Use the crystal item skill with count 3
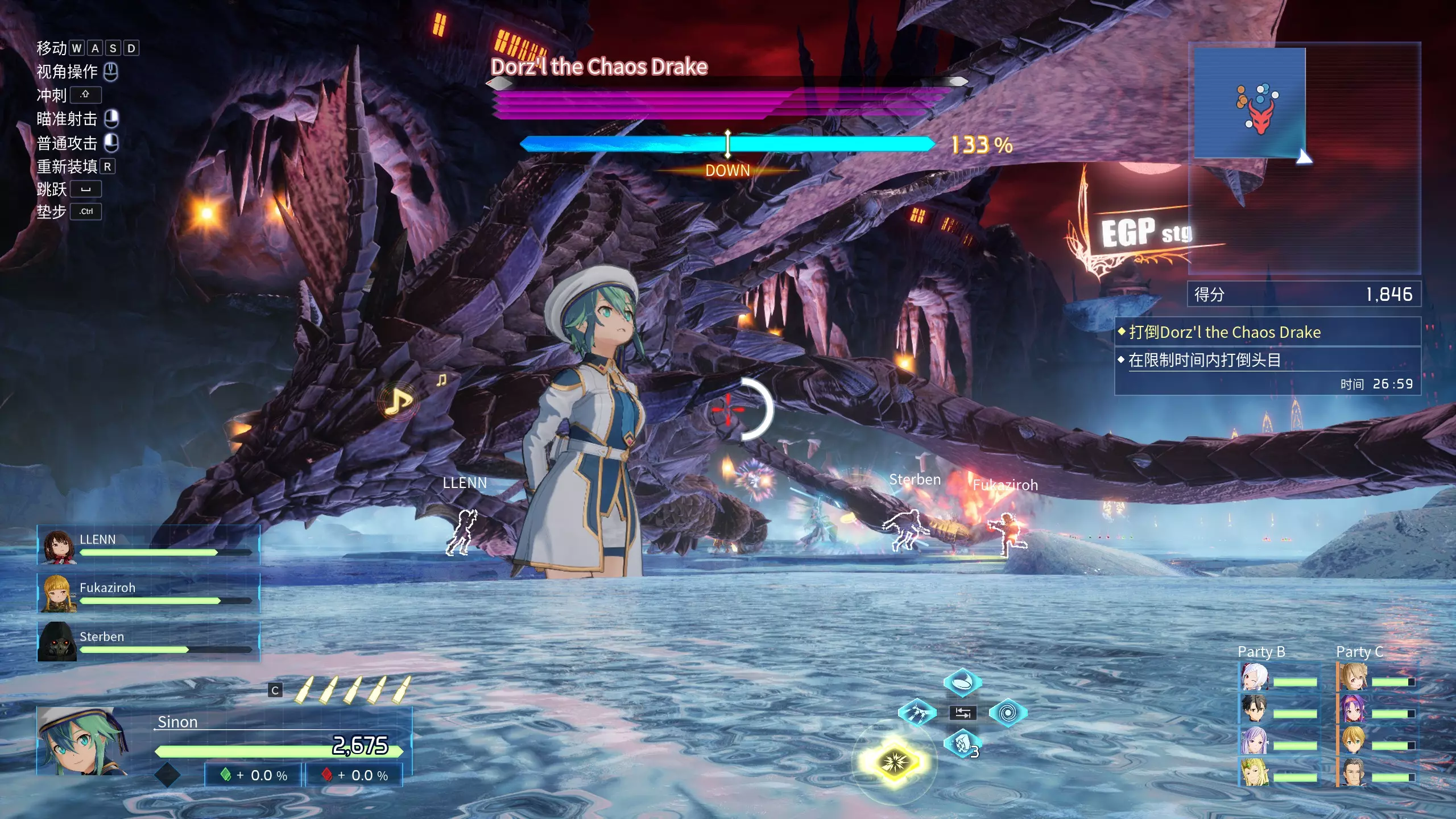Viewport: 1456px width, 819px height. click(x=962, y=744)
